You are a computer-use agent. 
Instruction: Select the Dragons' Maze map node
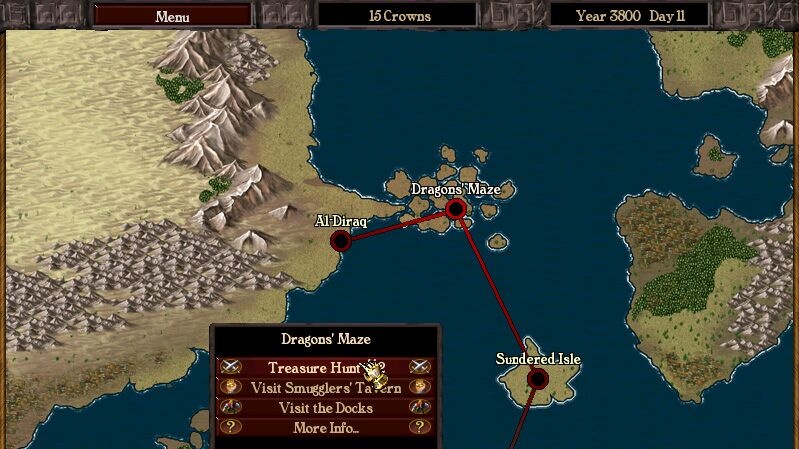[456, 208]
